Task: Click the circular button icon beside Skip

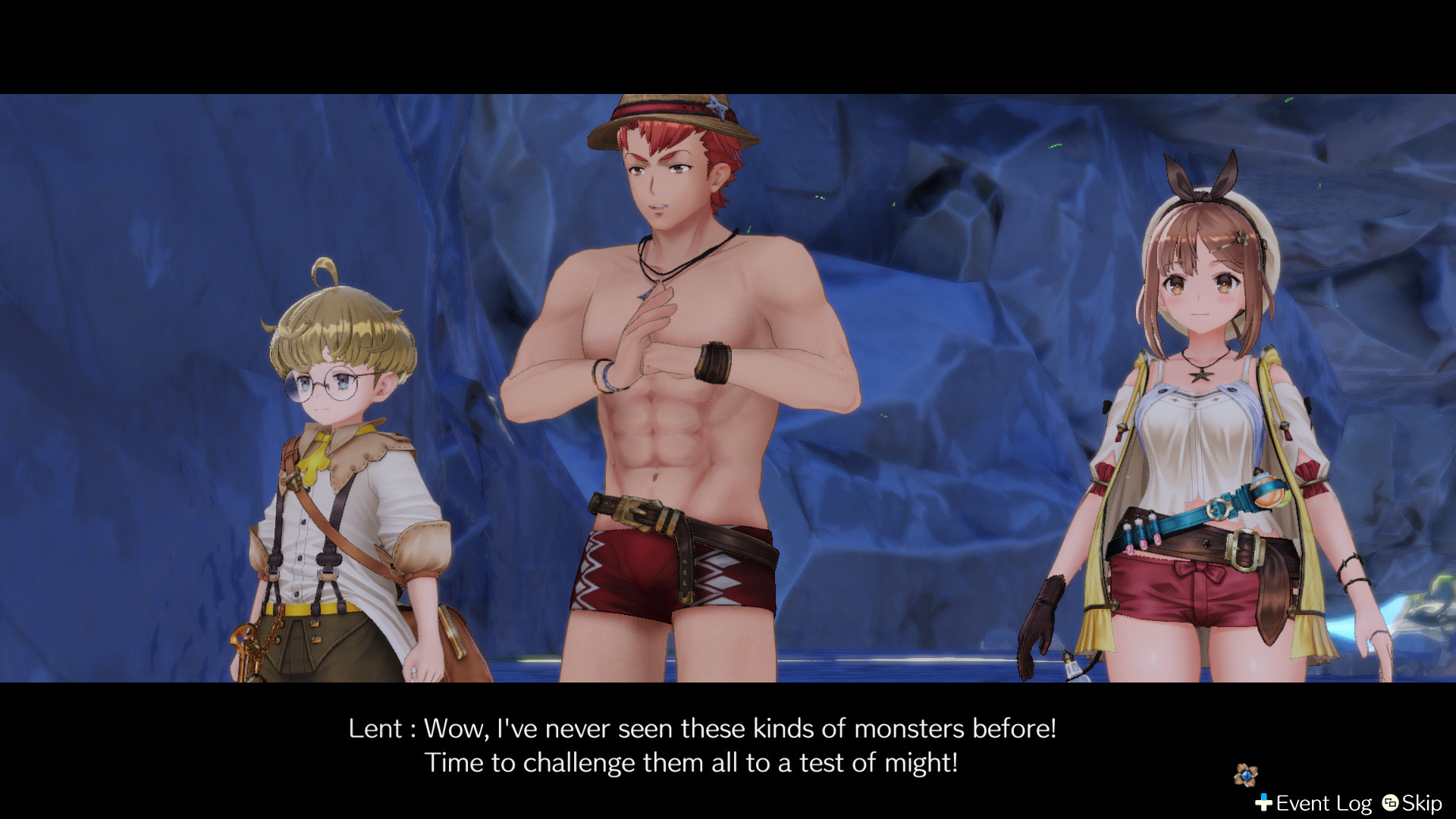Action: click(1390, 804)
